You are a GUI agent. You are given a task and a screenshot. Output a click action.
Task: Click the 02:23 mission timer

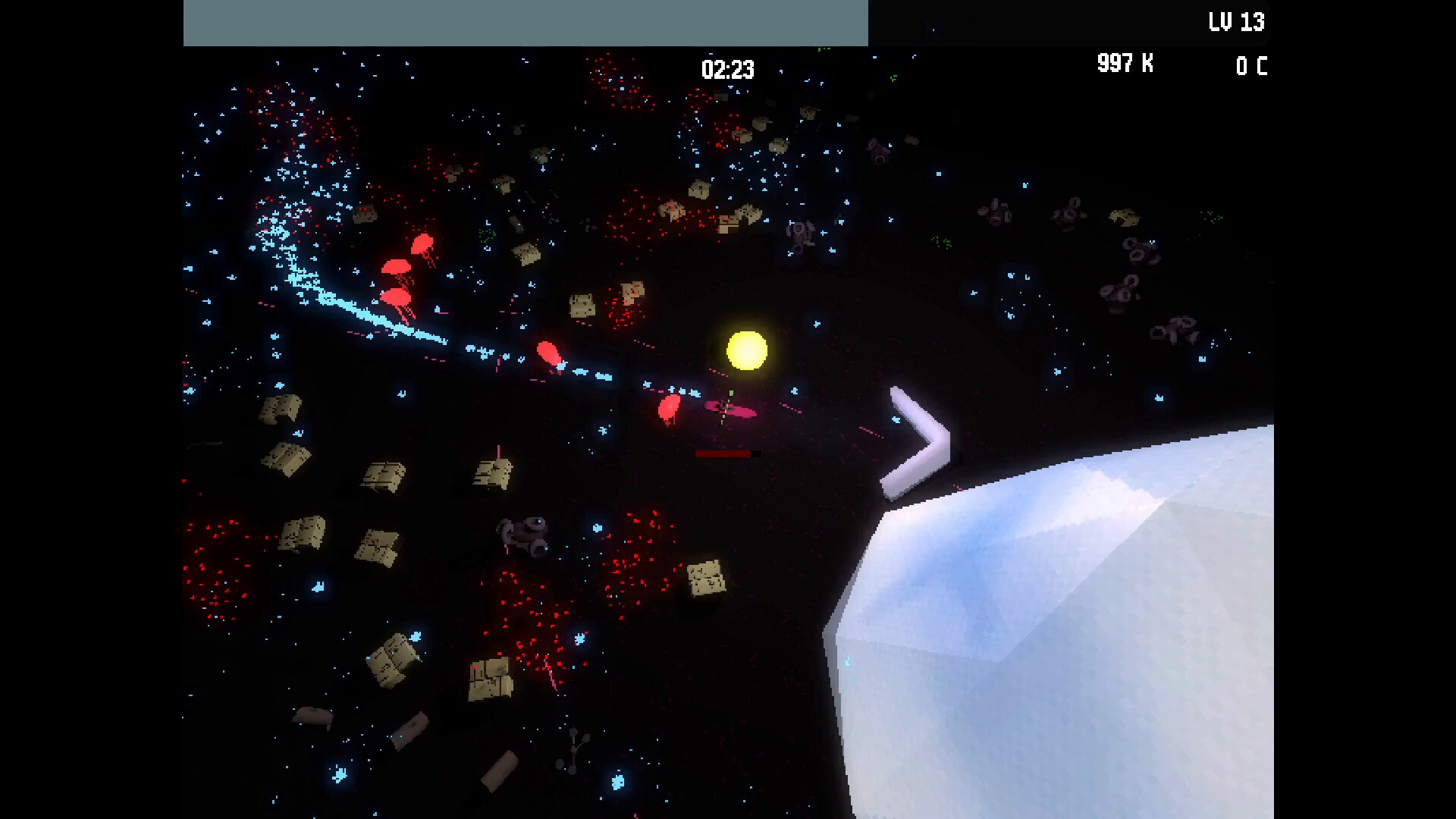[x=727, y=70]
